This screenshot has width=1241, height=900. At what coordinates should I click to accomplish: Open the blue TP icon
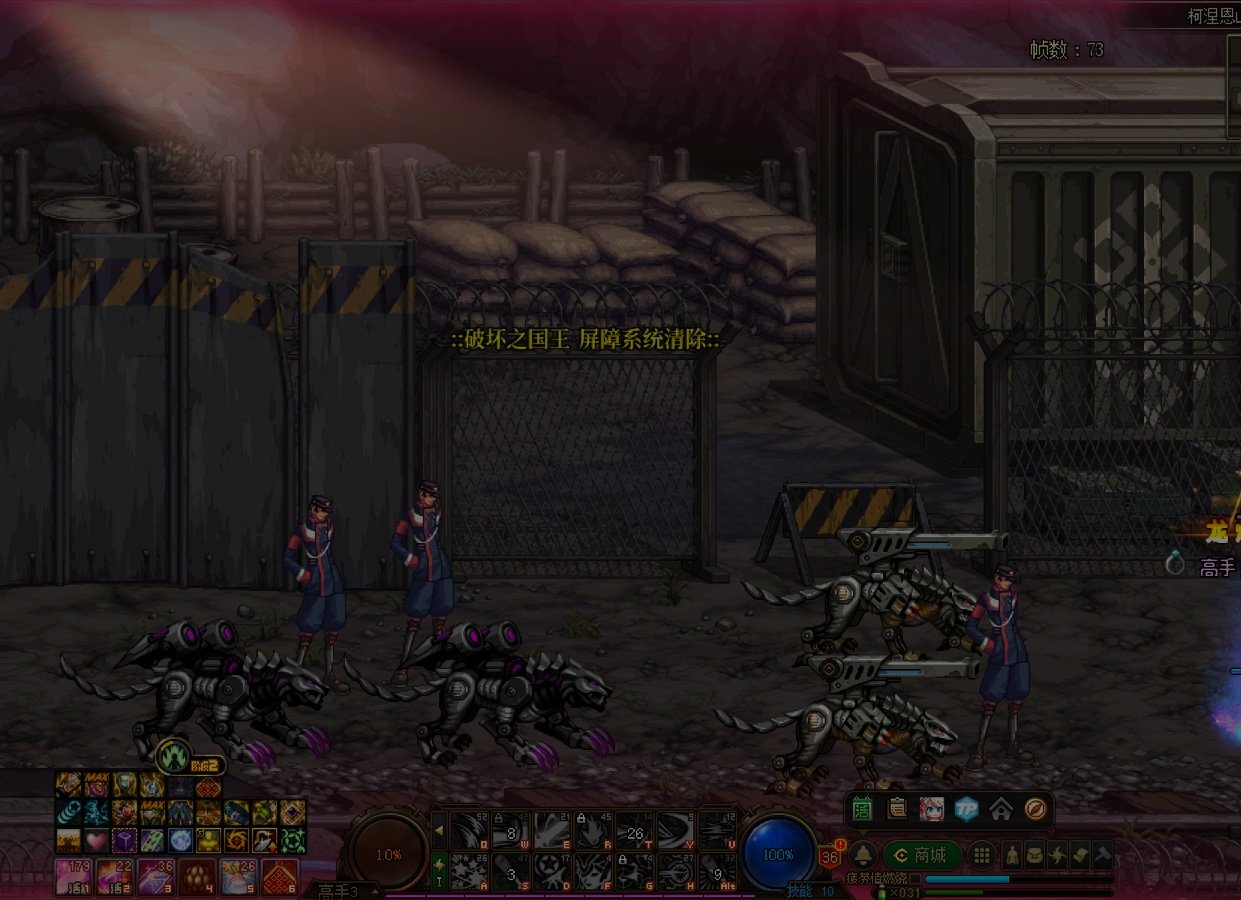coord(966,808)
